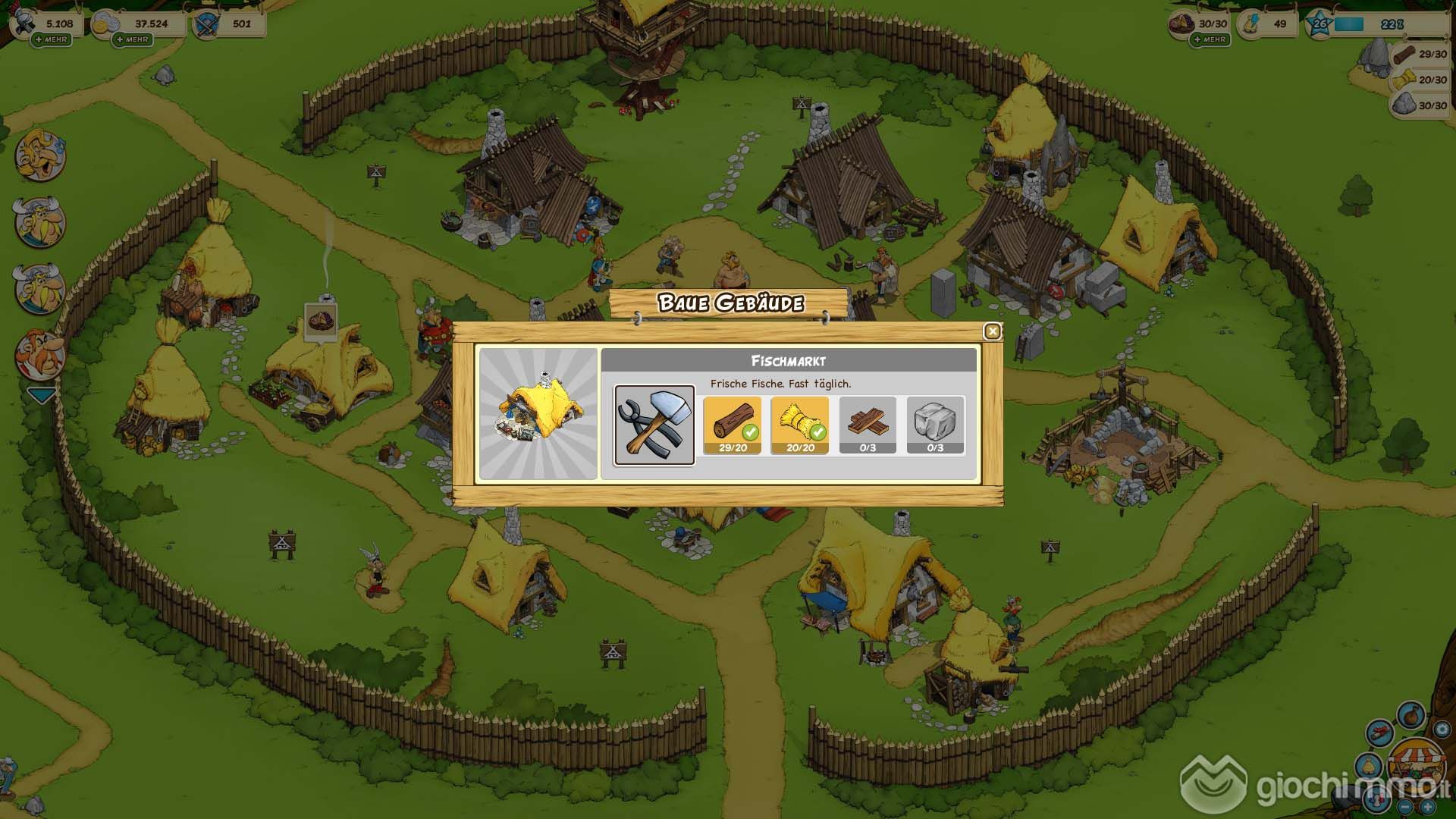Select the wooden planks requirement slot
Viewport: 1456px width, 819px height.
(868, 425)
